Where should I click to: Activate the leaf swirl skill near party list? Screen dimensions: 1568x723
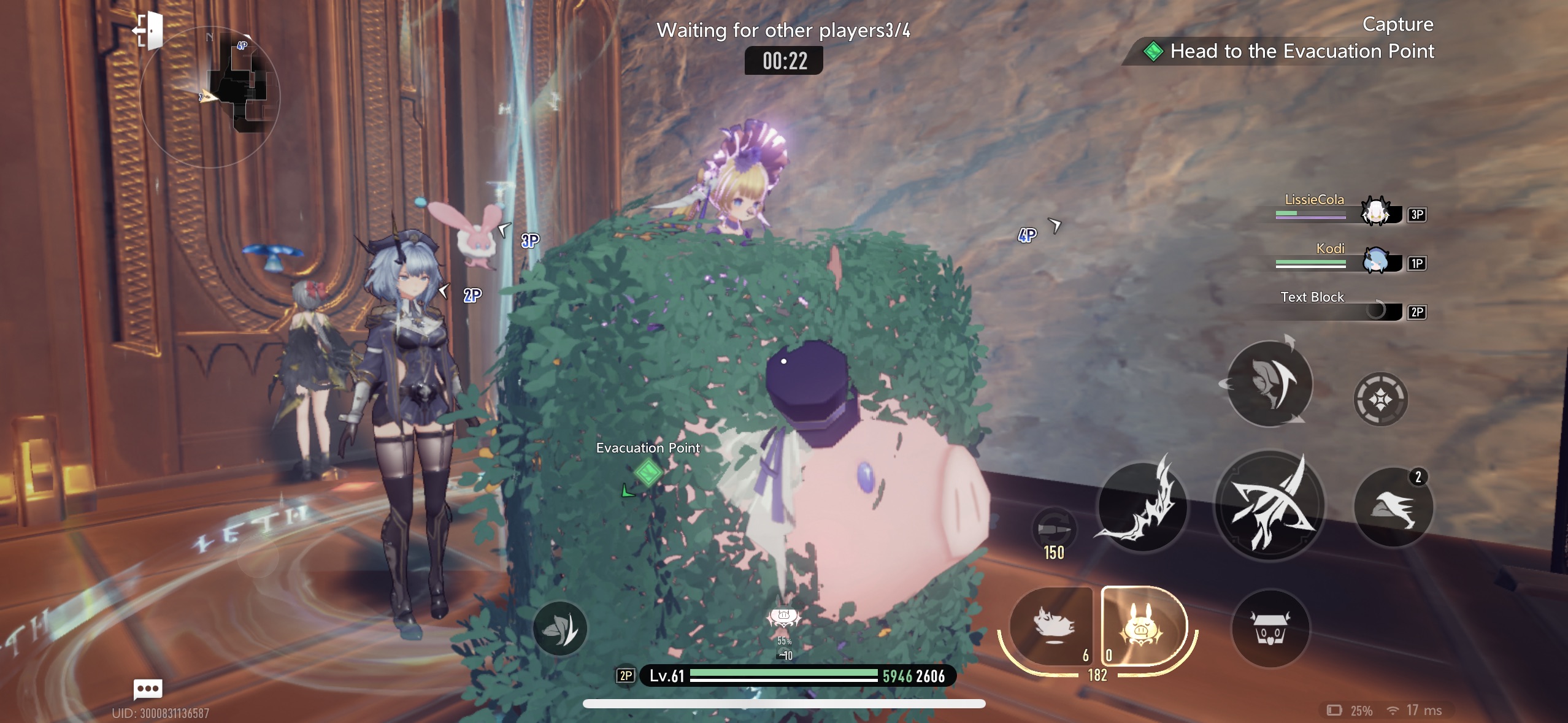point(1269,383)
